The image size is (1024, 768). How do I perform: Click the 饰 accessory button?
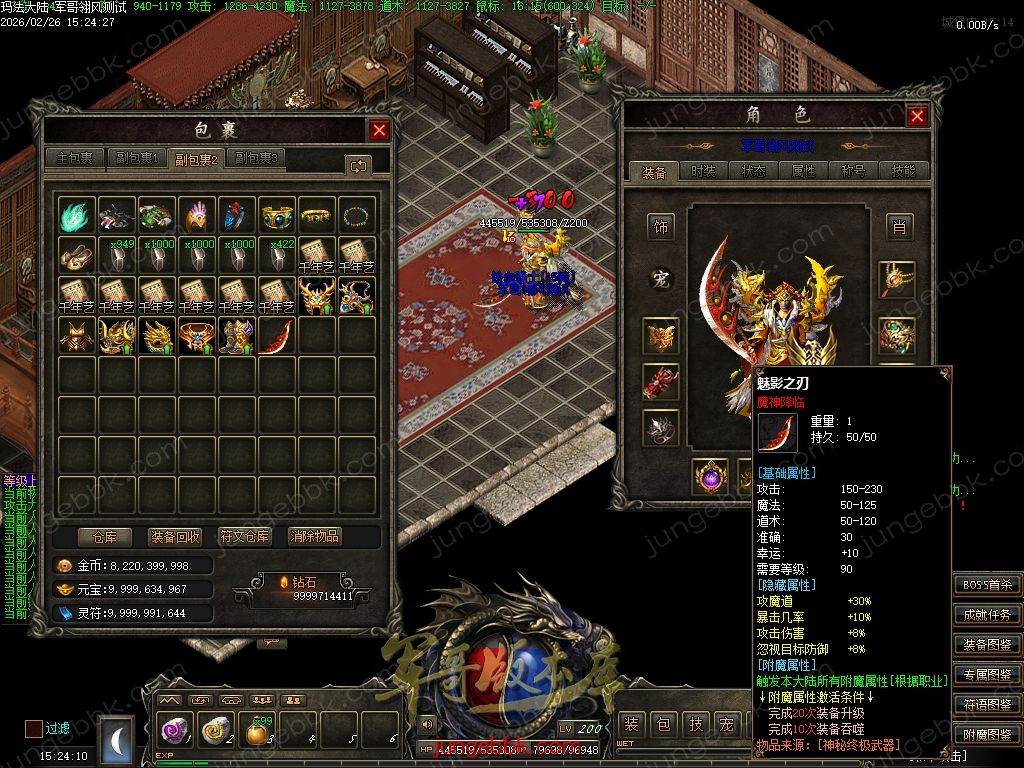click(x=660, y=226)
